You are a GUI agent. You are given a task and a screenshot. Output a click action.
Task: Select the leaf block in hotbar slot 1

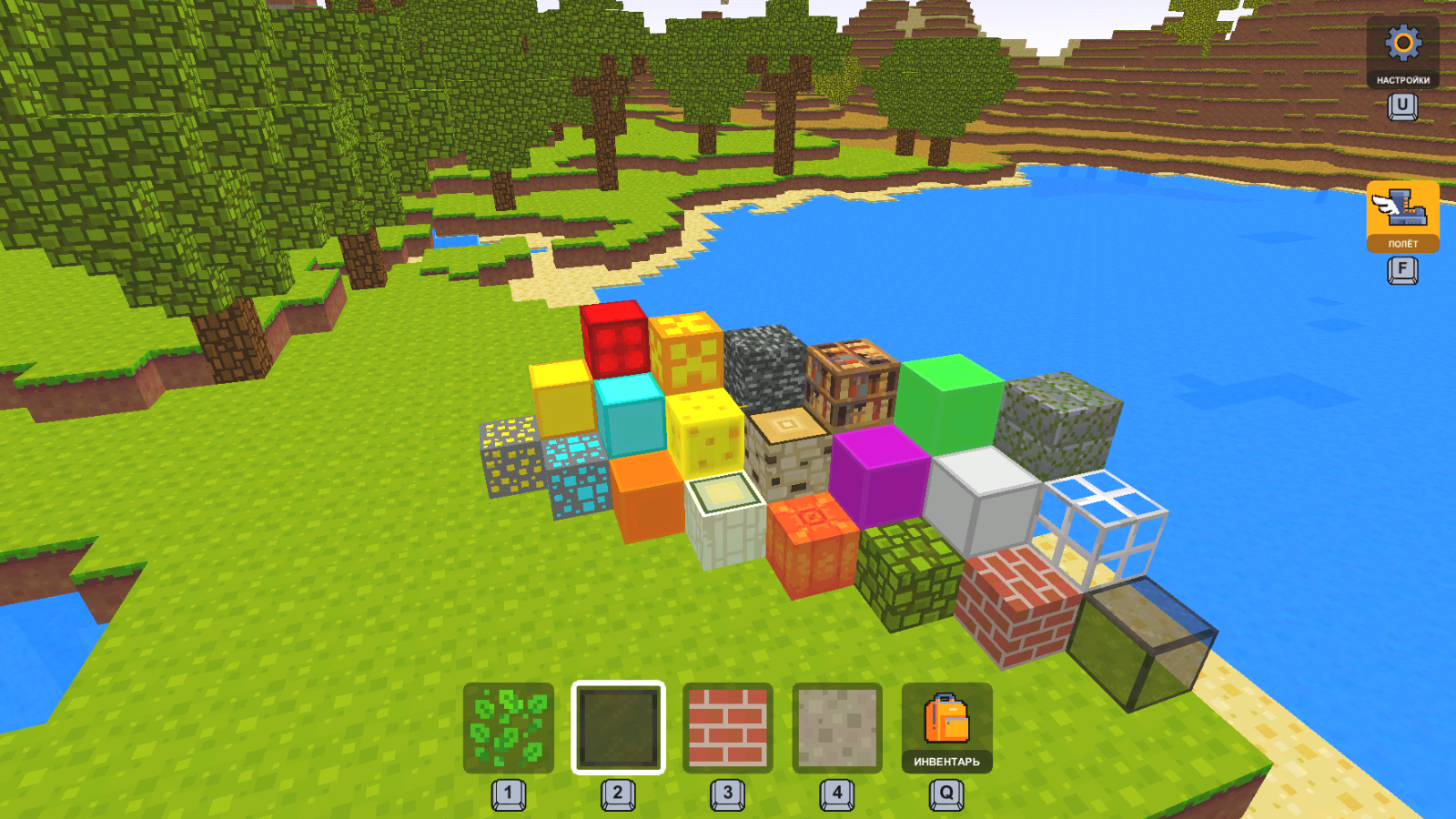coord(510,725)
